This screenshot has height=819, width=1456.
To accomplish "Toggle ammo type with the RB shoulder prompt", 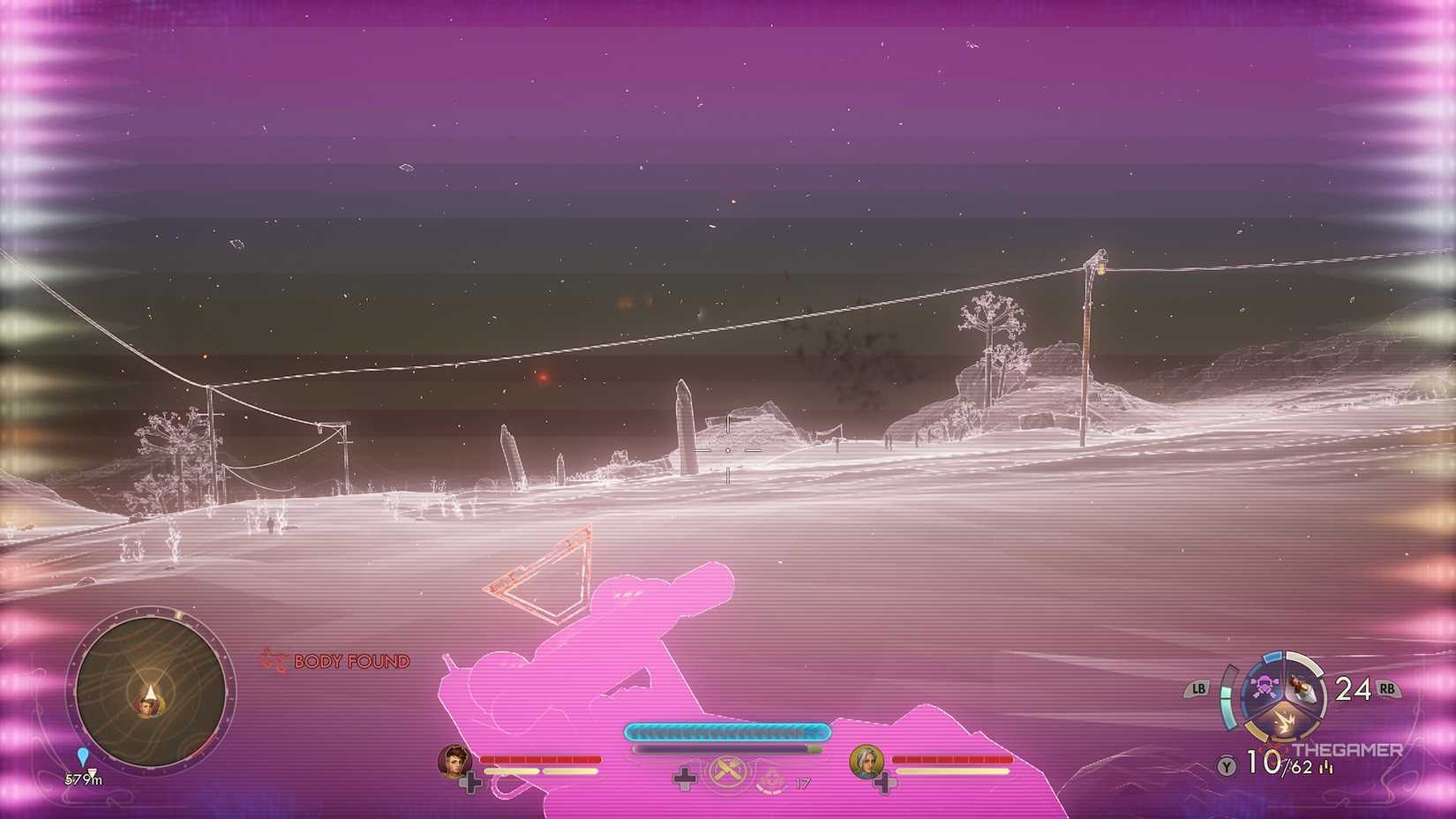I will [x=1386, y=688].
